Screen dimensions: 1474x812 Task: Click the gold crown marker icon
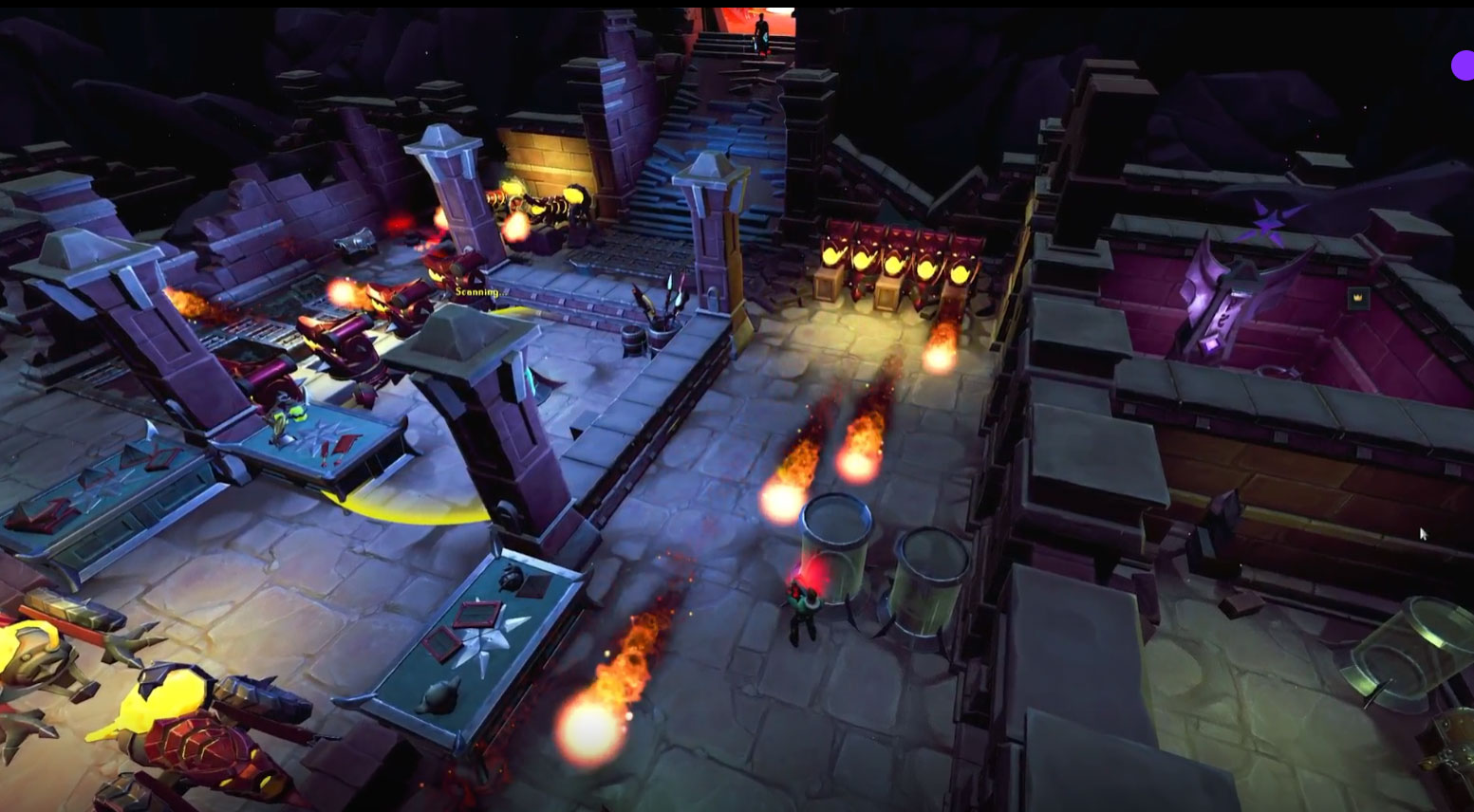(x=1357, y=298)
